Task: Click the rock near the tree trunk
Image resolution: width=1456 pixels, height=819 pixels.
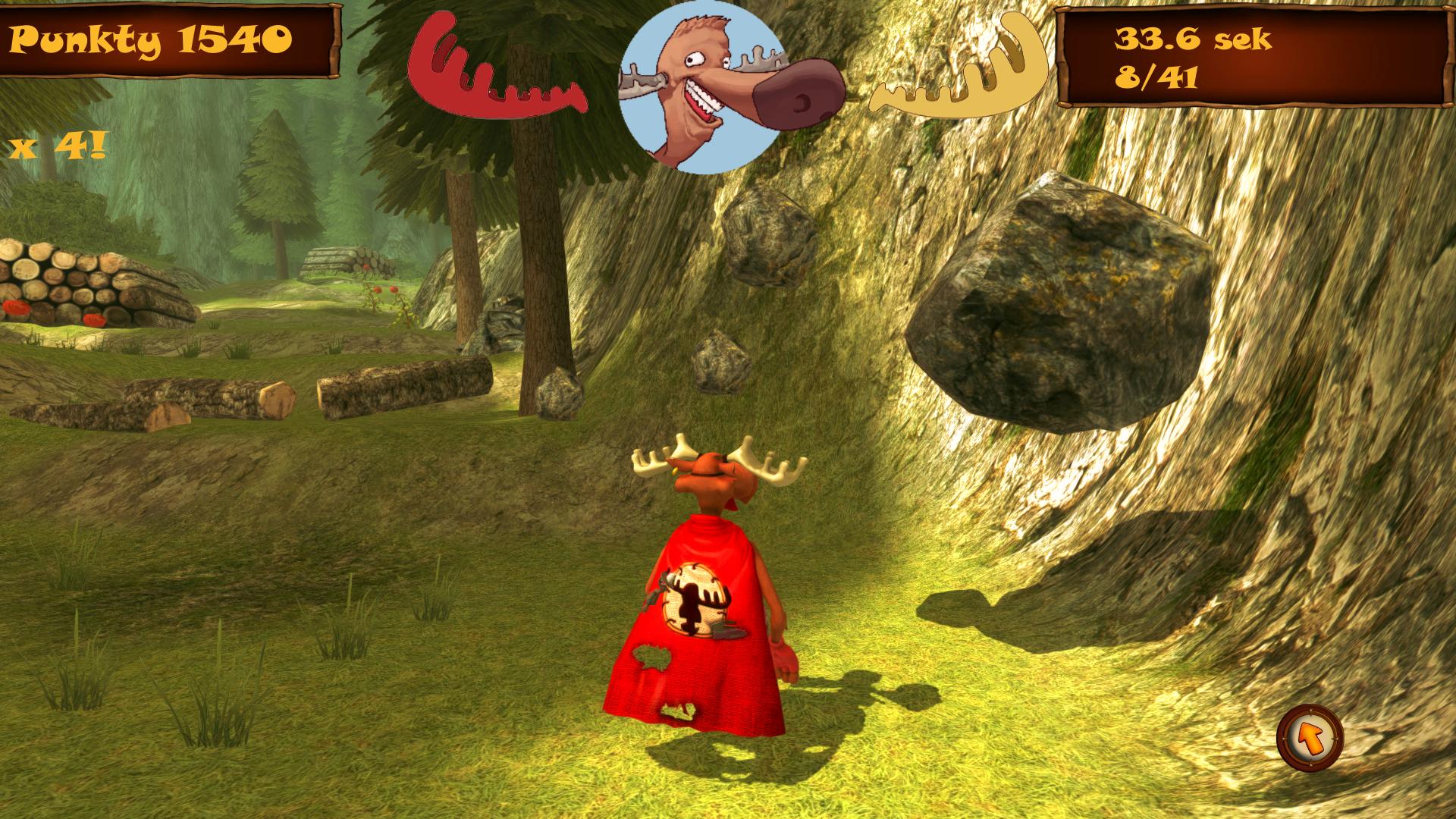Action: click(x=557, y=391)
